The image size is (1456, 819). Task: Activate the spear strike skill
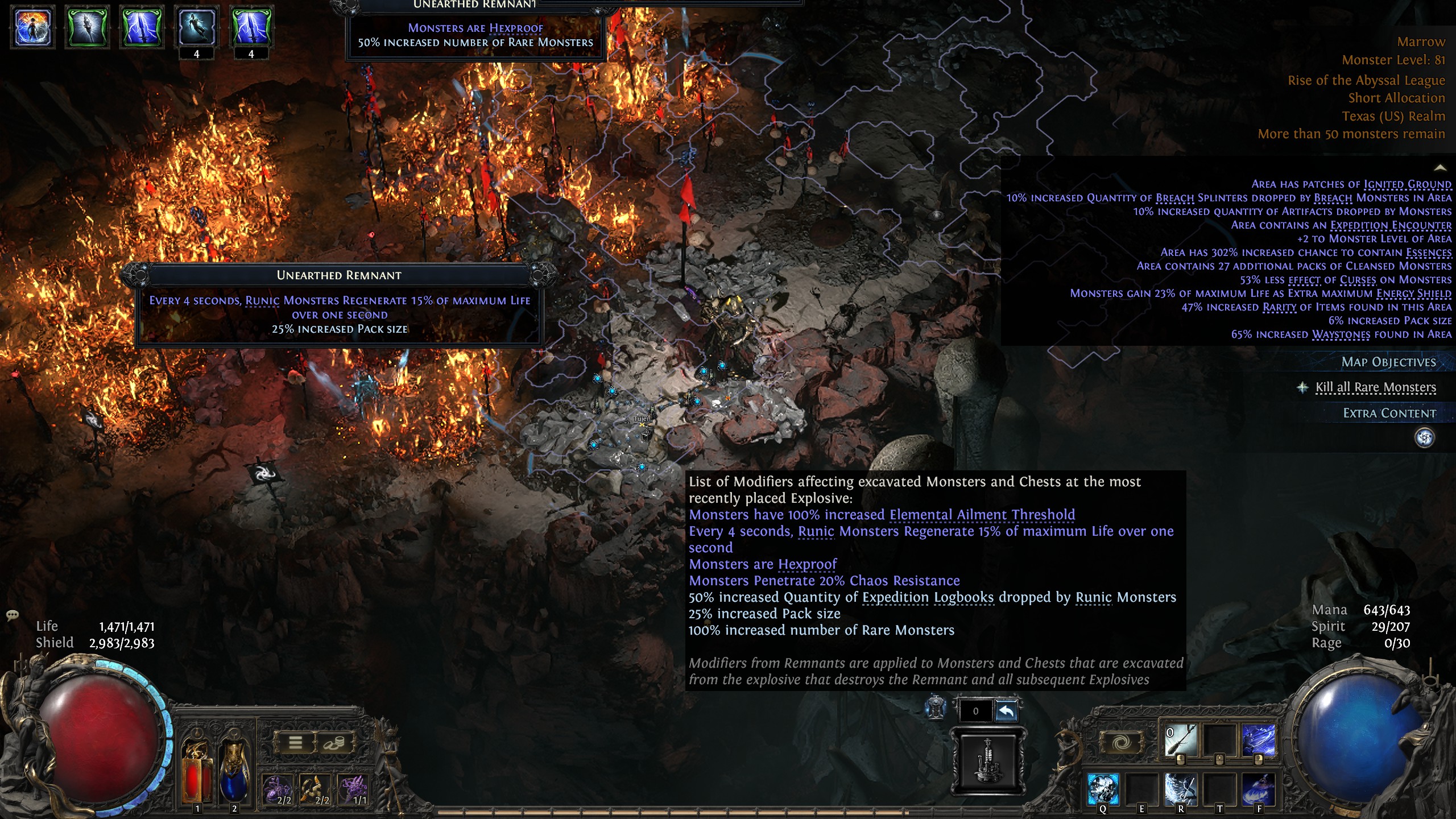click(x=1180, y=741)
